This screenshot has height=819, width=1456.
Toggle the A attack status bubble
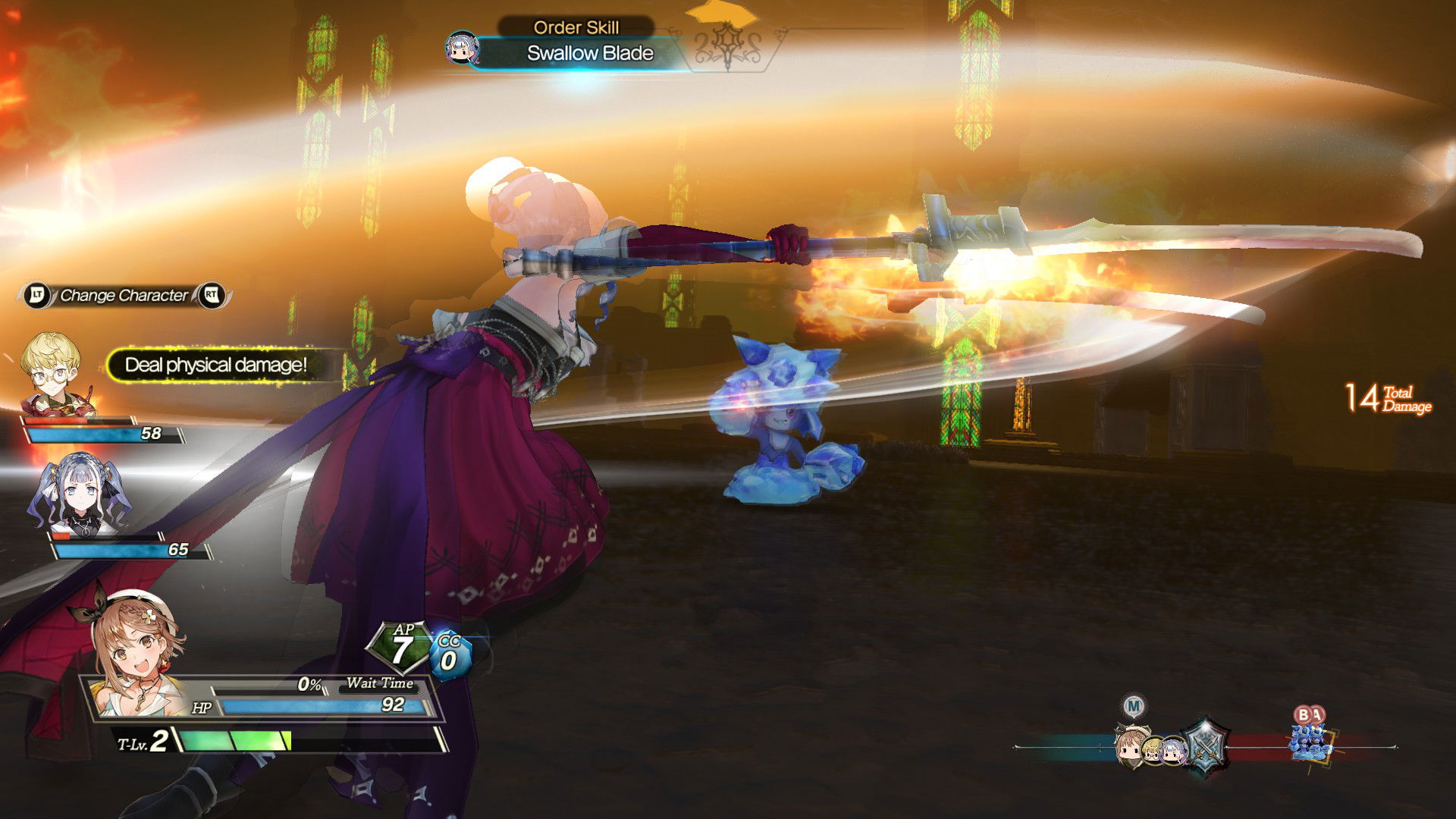1317,714
